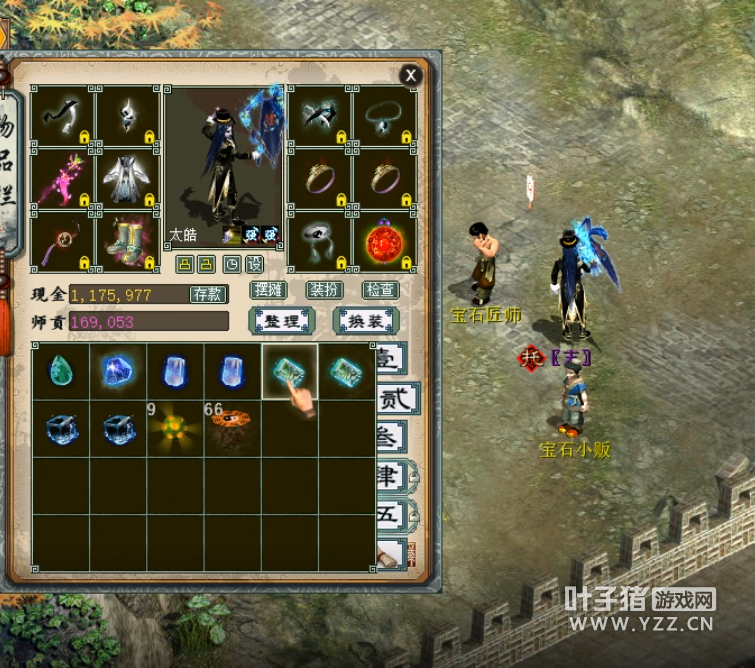Close the inventory window with X
Screen dimensions: 755x668
410,75
